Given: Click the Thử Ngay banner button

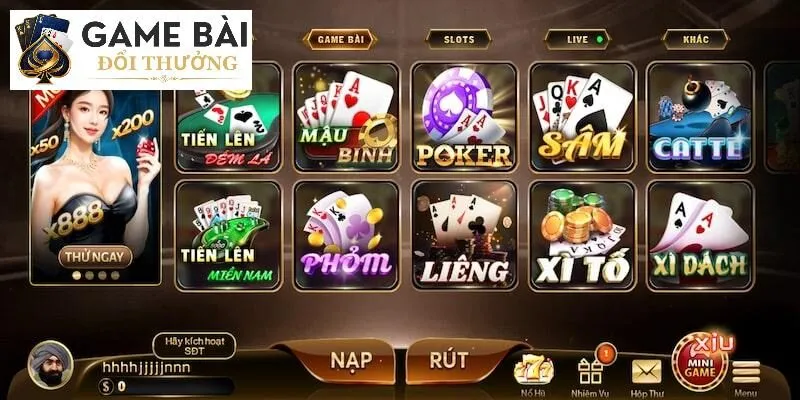Looking at the screenshot, I should coord(96,256).
